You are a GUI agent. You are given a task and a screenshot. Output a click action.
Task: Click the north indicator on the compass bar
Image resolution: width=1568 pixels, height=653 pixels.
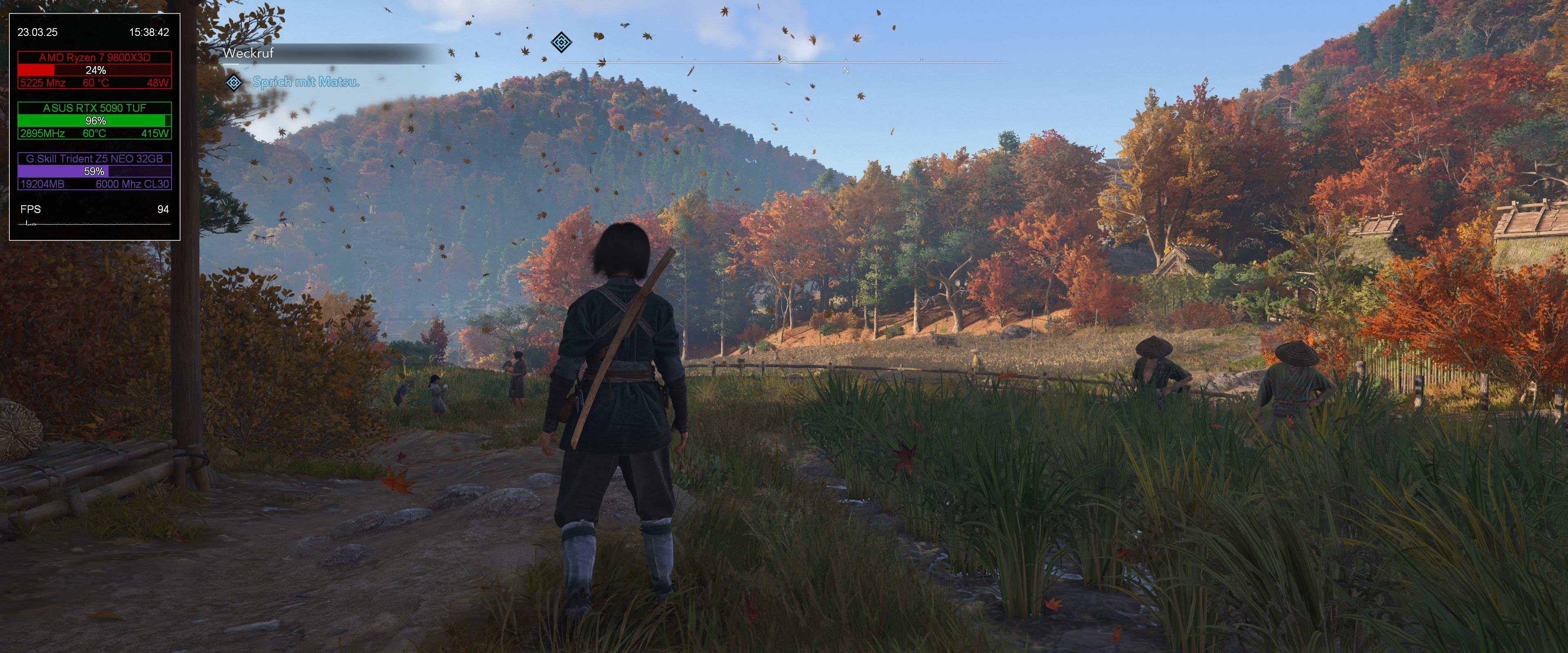(x=845, y=71)
